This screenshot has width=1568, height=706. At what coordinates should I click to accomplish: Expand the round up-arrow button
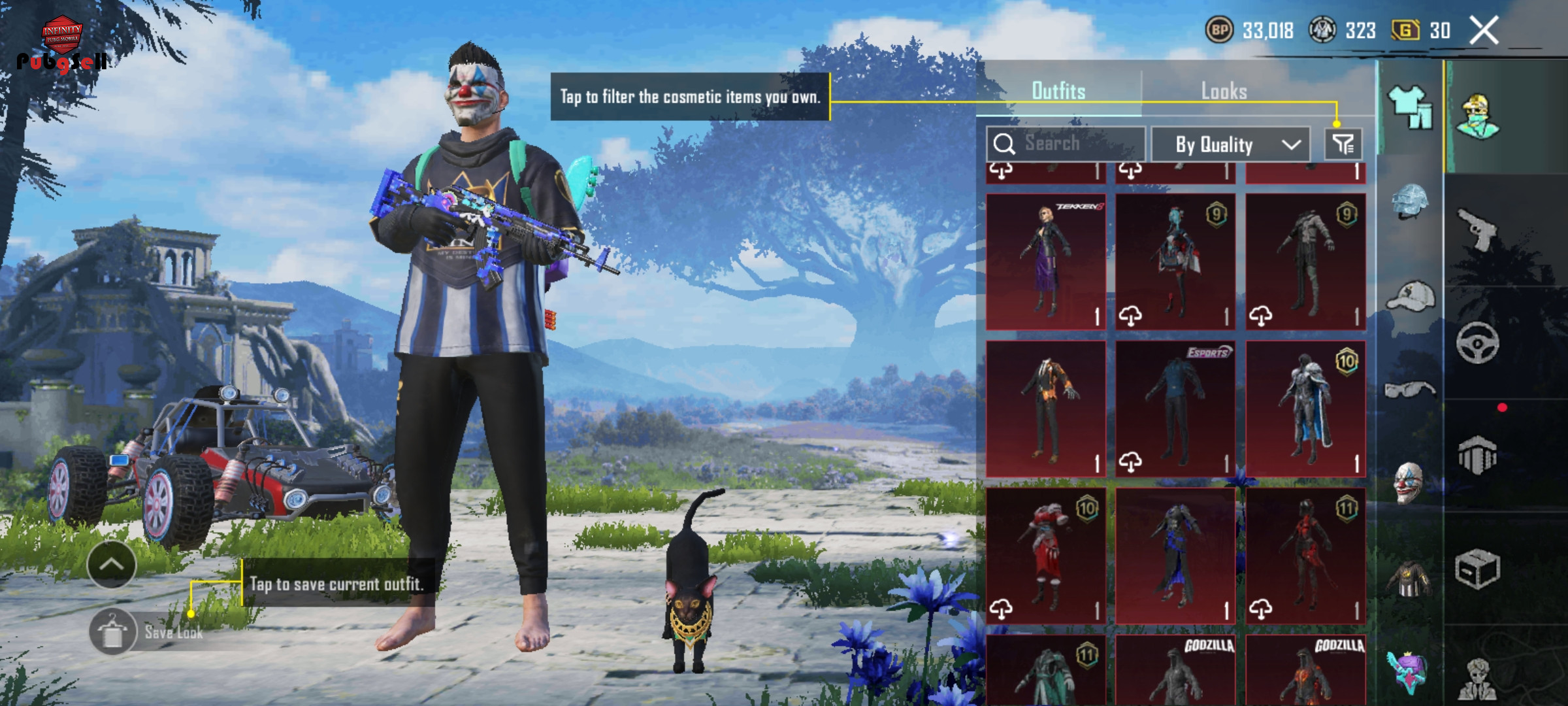click(x=111, y=564)
